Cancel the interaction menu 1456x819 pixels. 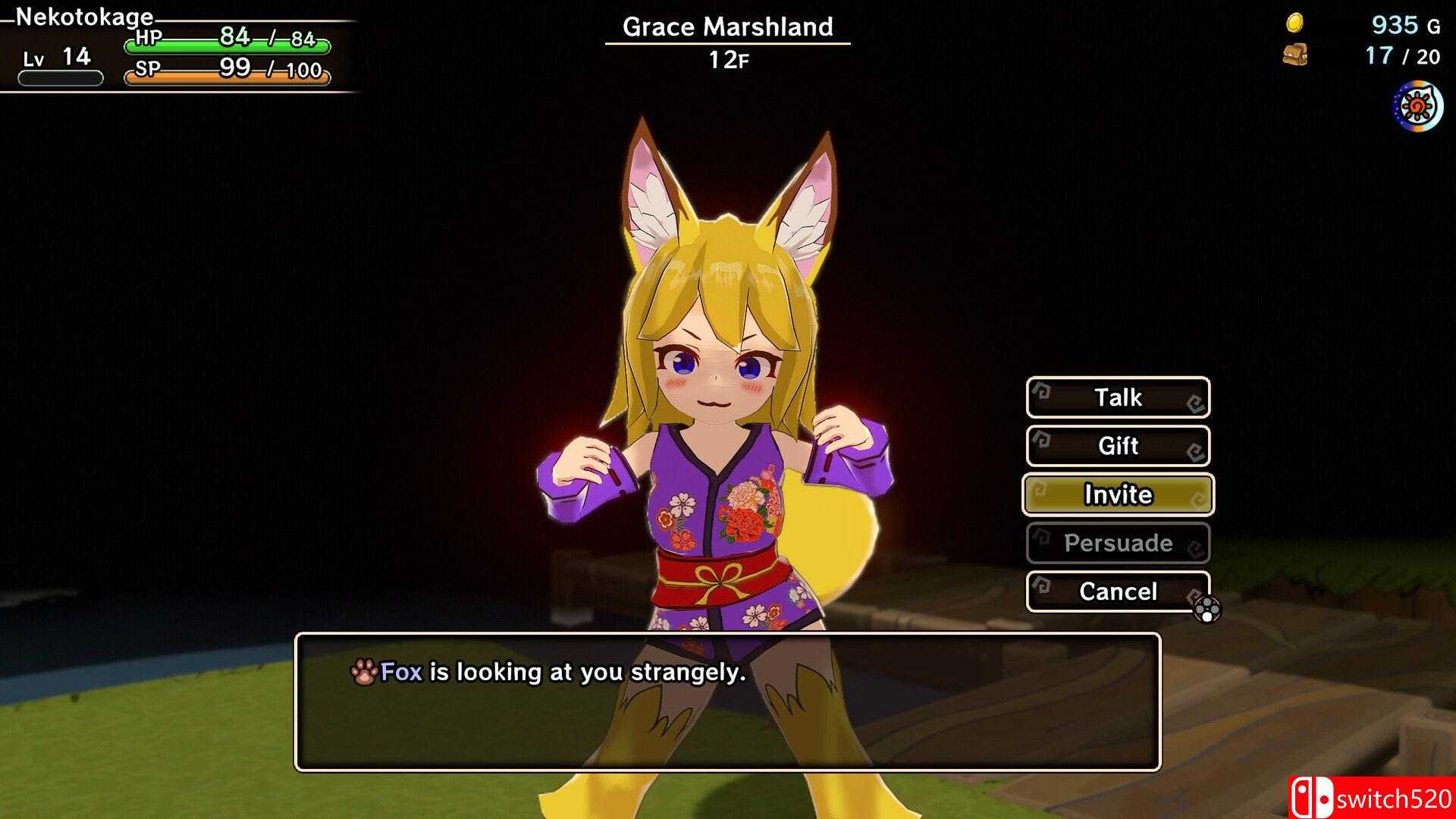(1118, 591)
